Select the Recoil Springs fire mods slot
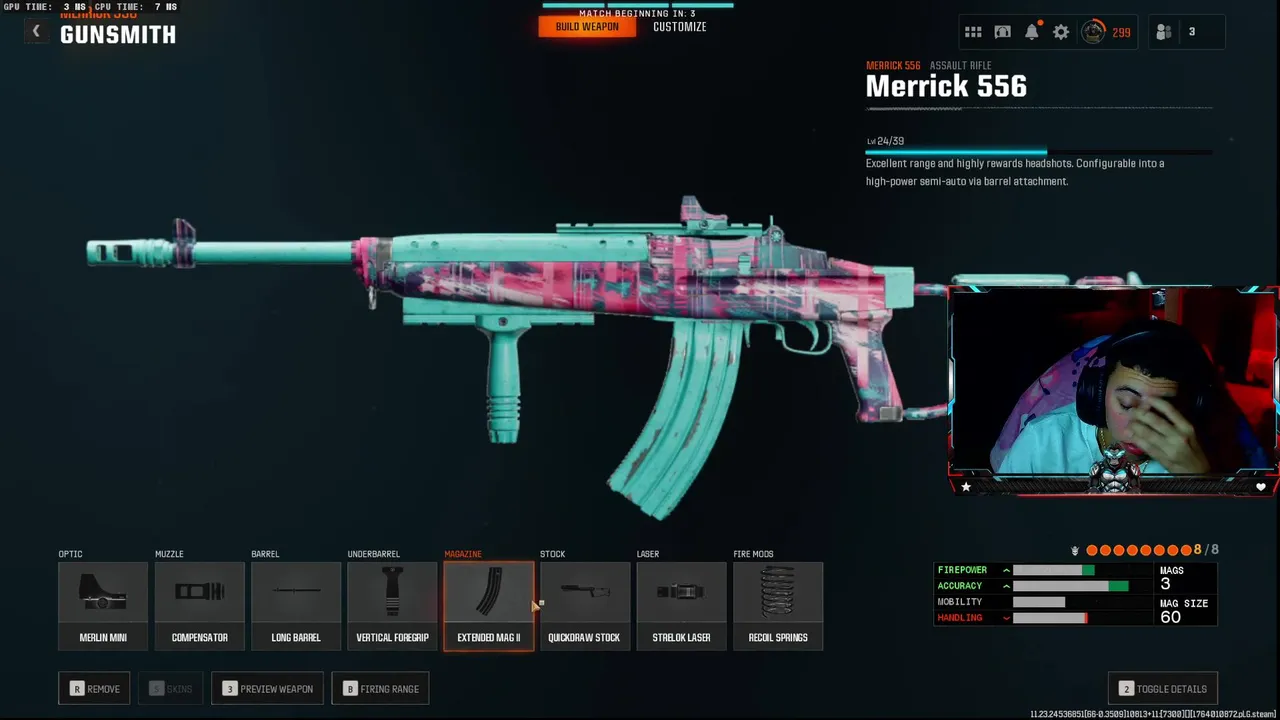Viewport: 1280px width, 720px height. click(x=778, y=606)
